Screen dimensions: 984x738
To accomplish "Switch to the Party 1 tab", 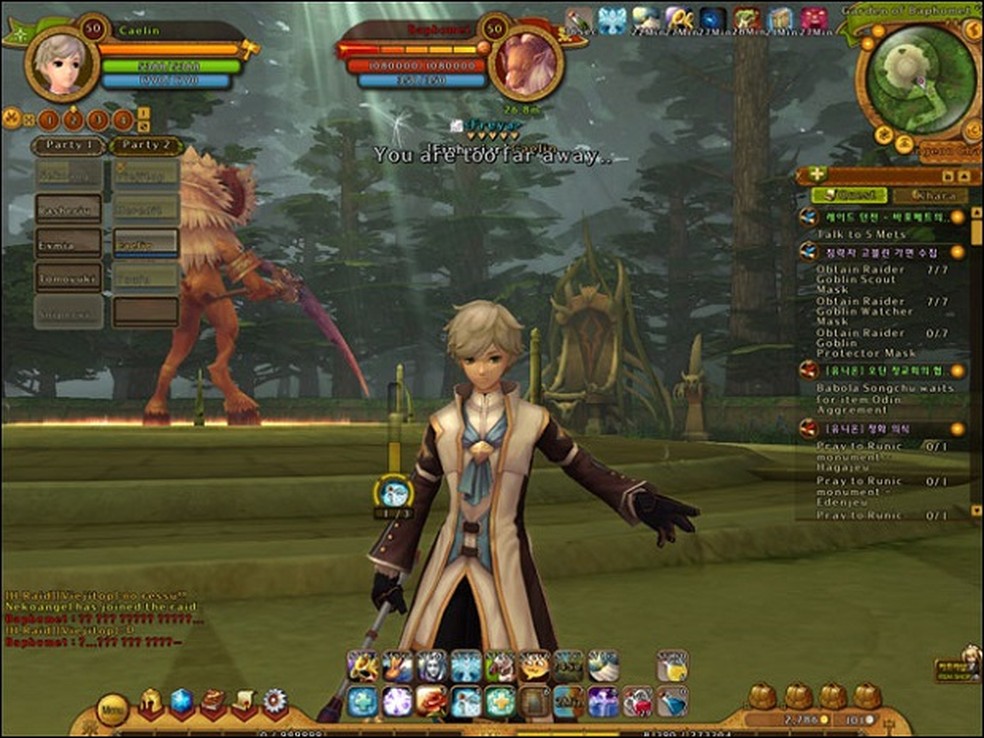I will coord(70,146).
